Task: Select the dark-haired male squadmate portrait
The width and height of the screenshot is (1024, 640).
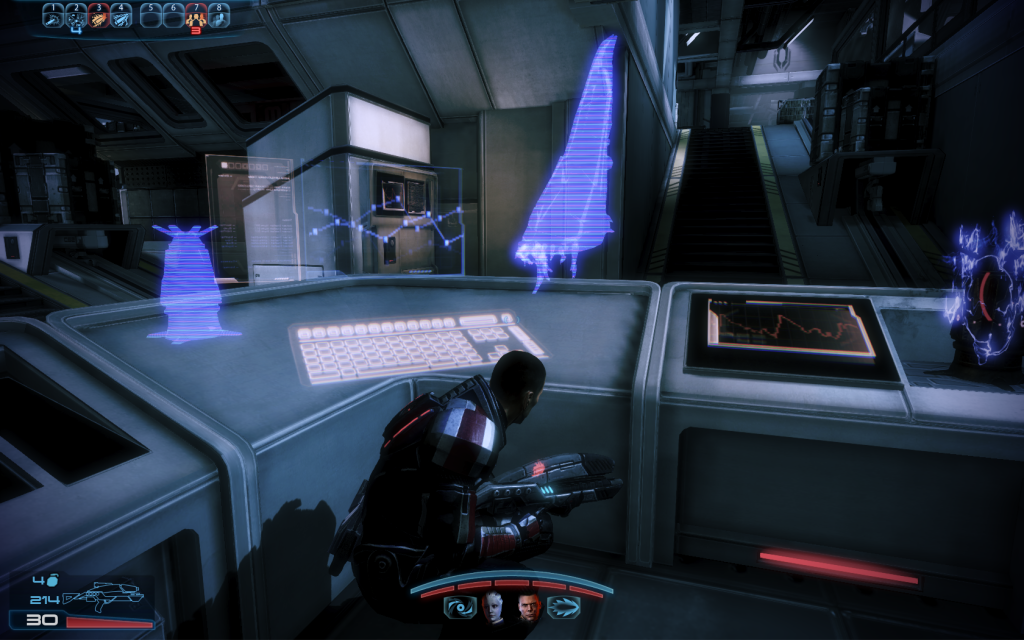Action: click(x=527, y=607)
